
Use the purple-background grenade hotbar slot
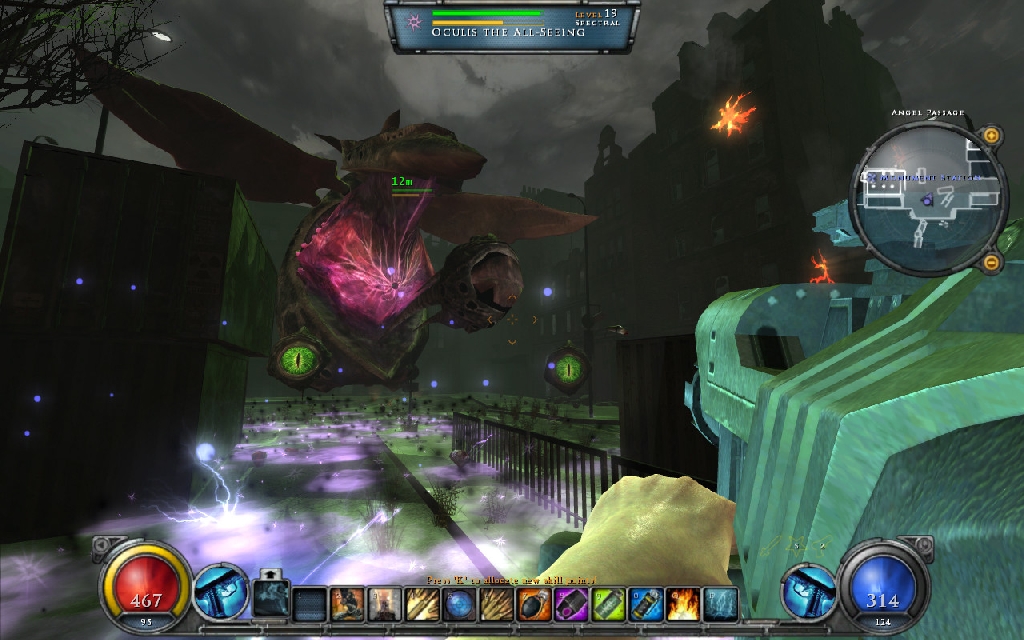click(571, 604)
